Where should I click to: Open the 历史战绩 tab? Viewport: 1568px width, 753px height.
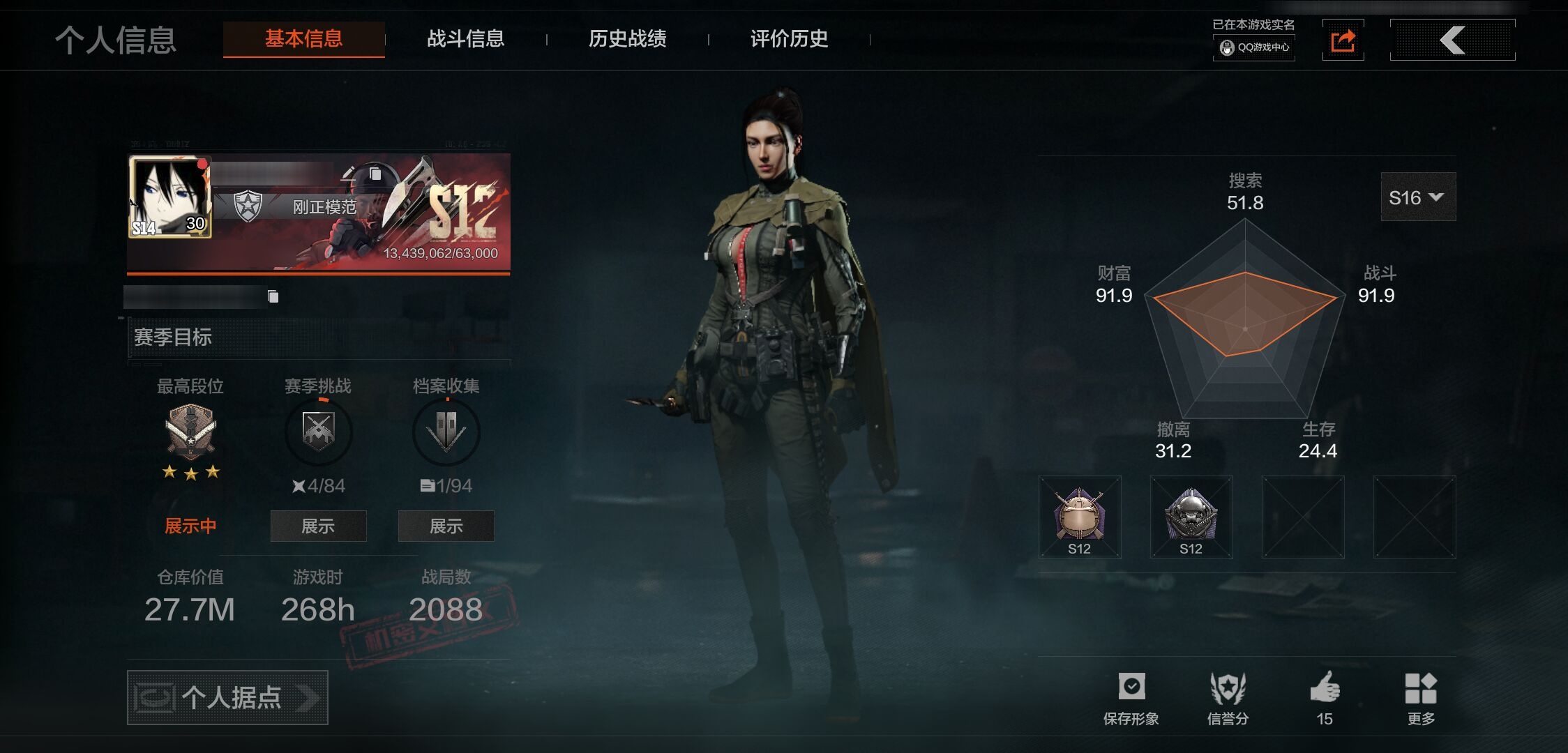(x=627, y=39)
